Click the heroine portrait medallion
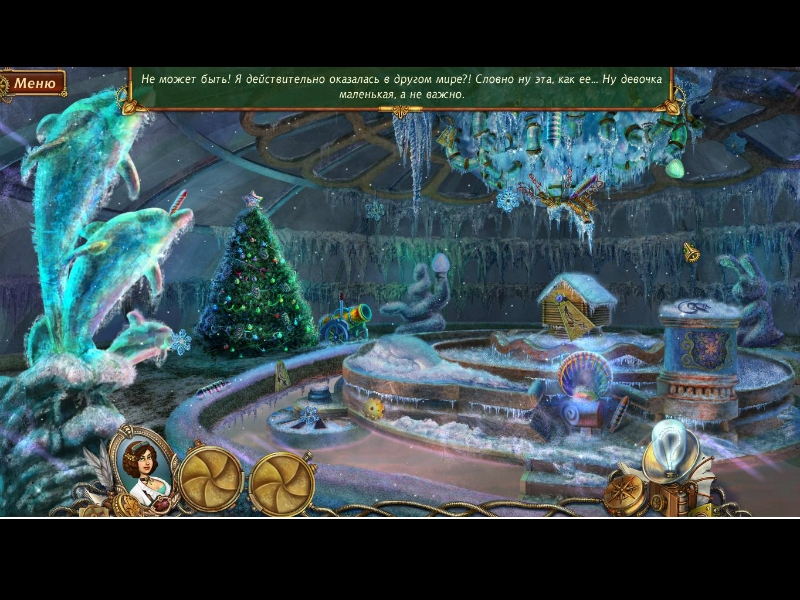 [146, 467]
